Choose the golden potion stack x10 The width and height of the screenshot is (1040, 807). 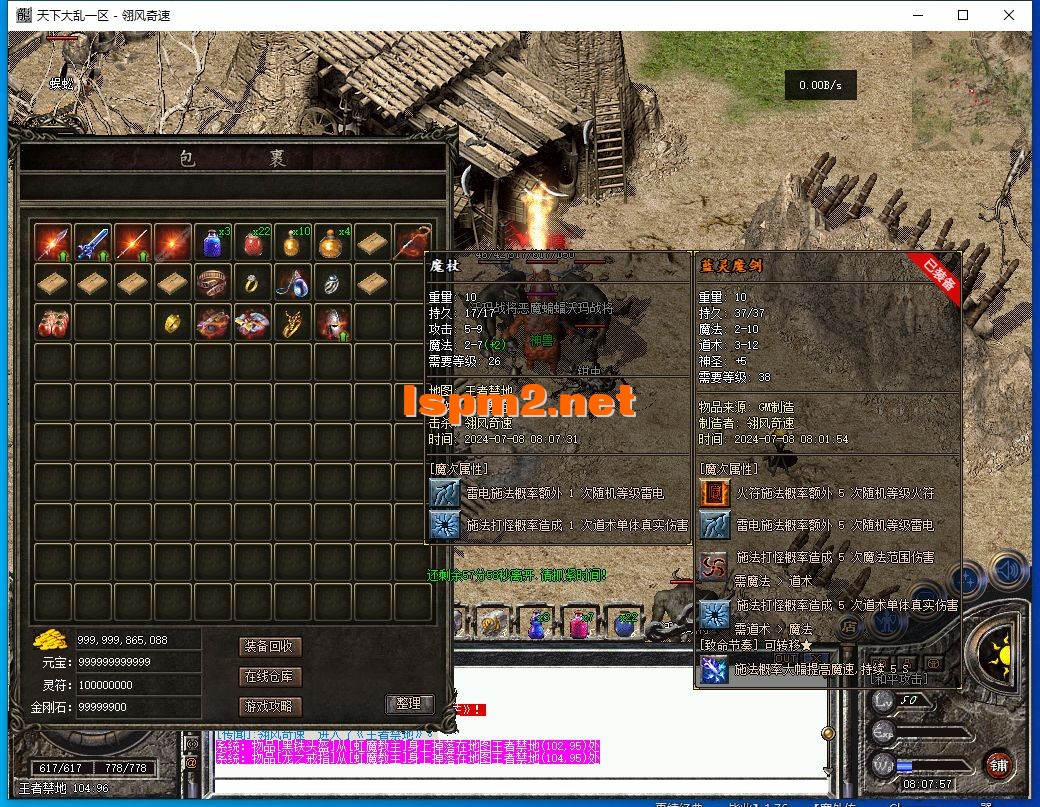point(293,243)
